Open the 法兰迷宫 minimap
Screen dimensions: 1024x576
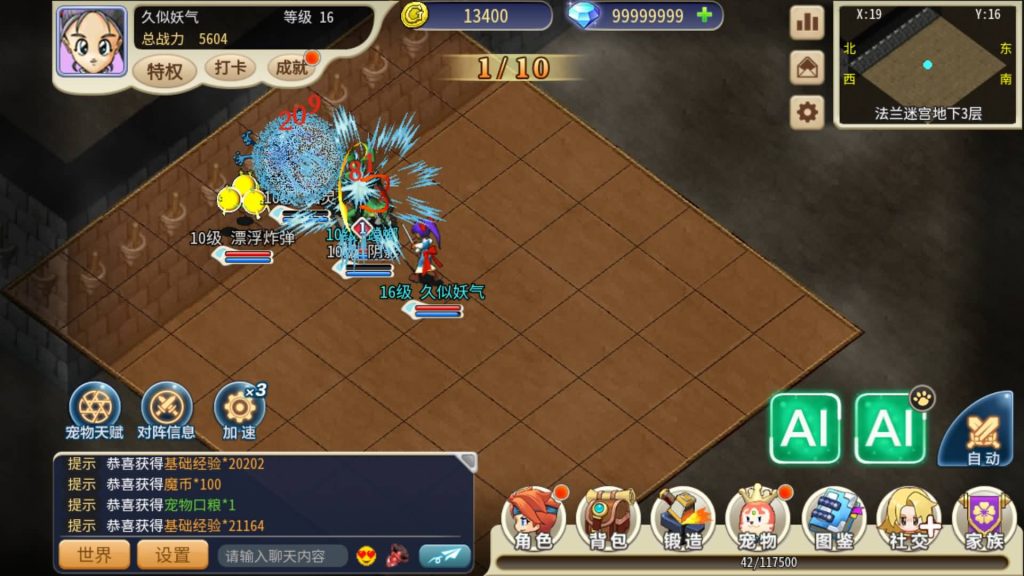coord(926,64)
